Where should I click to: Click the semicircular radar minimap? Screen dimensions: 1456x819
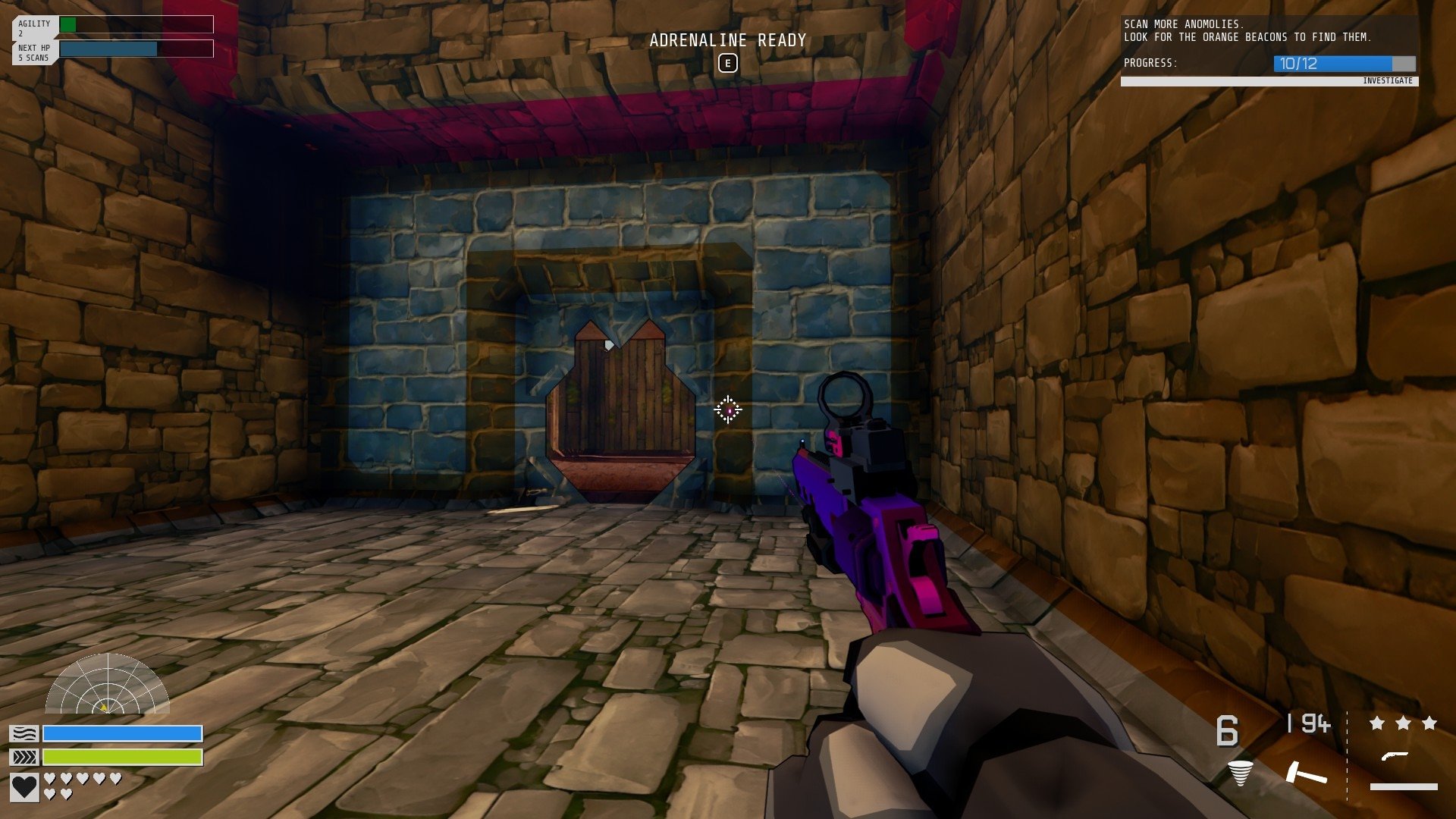(107, 685)
